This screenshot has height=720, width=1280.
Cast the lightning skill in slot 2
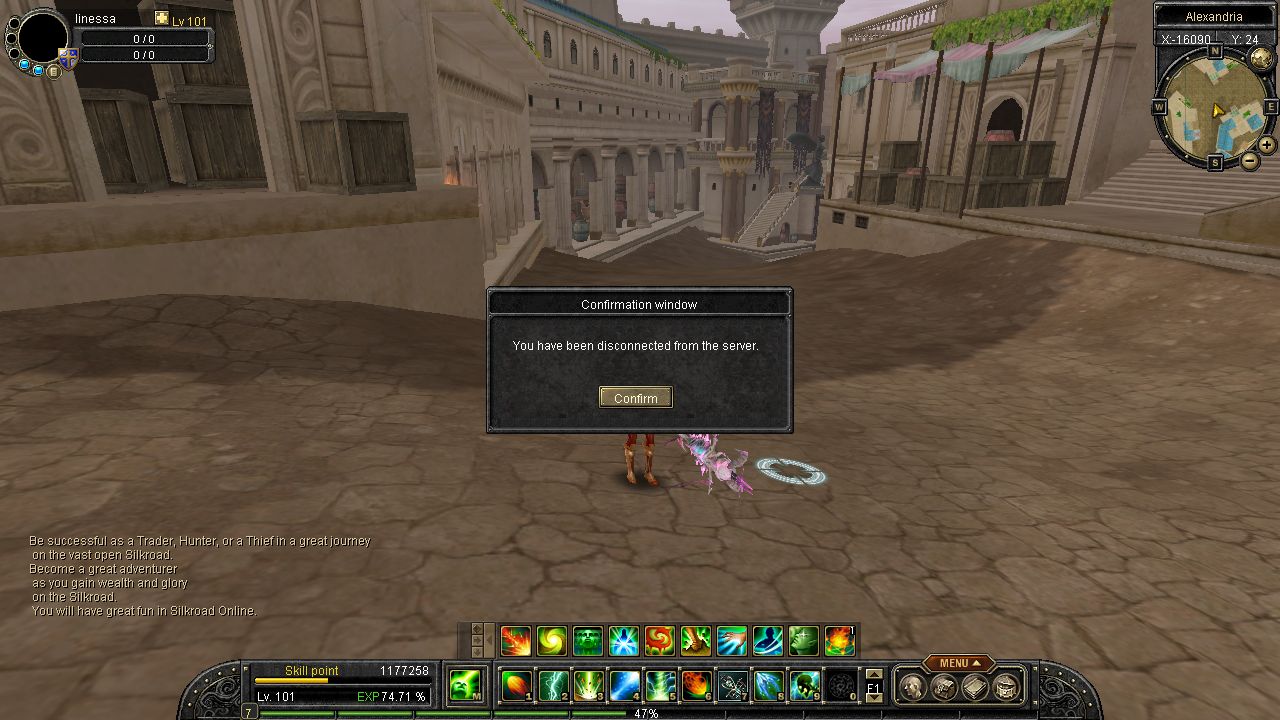[x=553, y=686]
